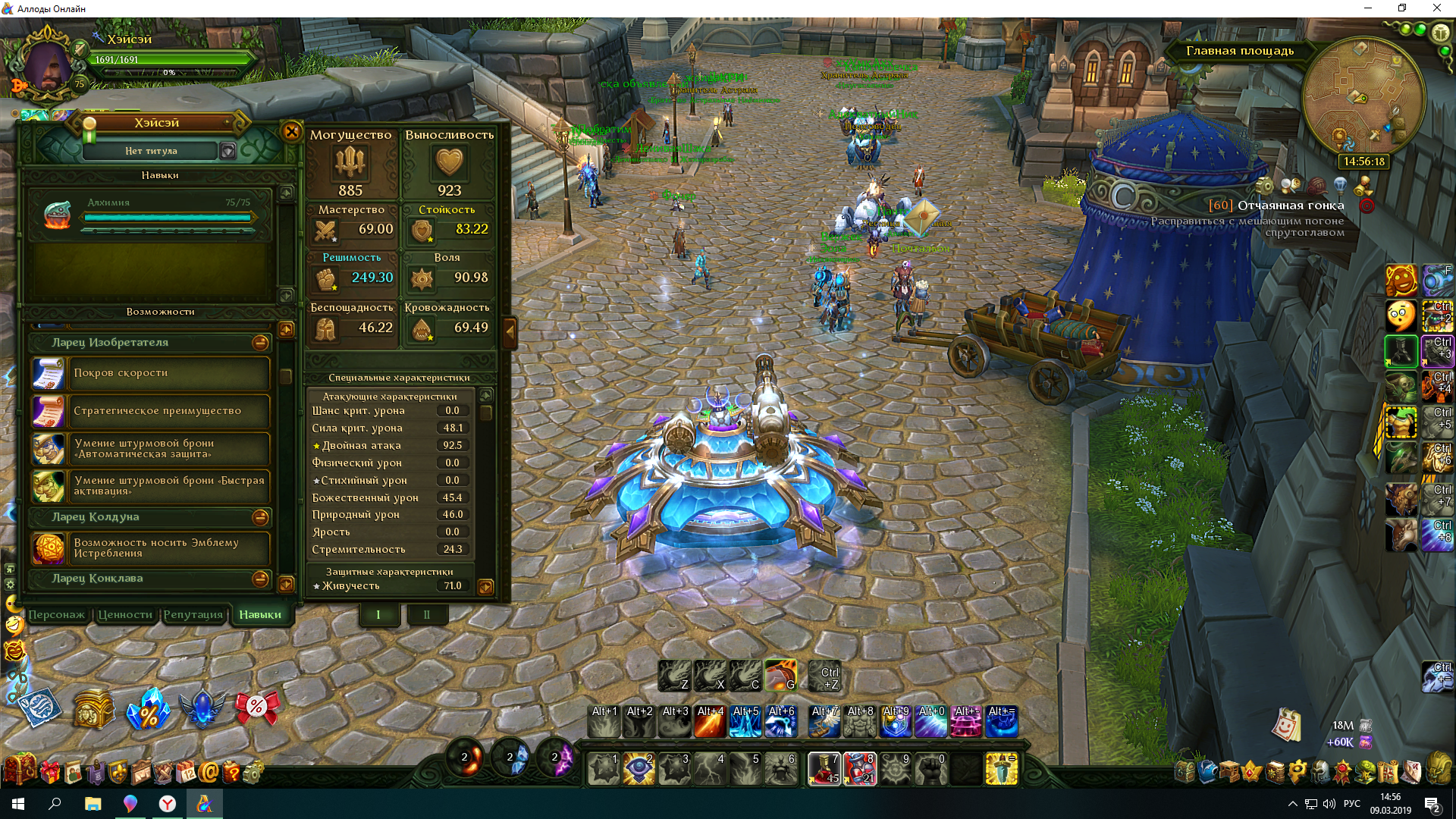Switch to the Персонаж tab
This screenshot has width=1456, height=819.
tap(57, 614)
